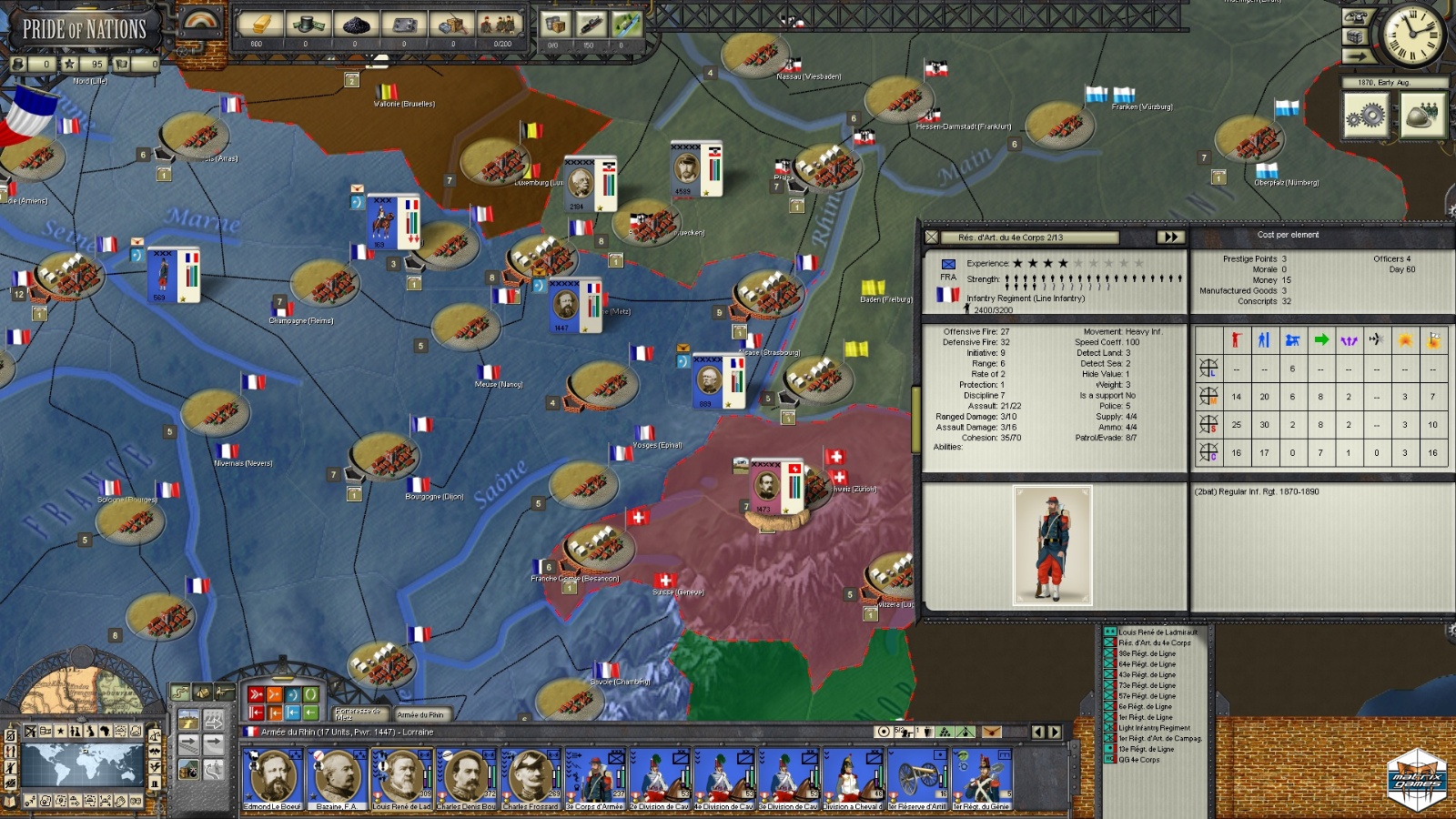Choose the green passive posture button
The image size is (1456, 819).
[310, 695]
